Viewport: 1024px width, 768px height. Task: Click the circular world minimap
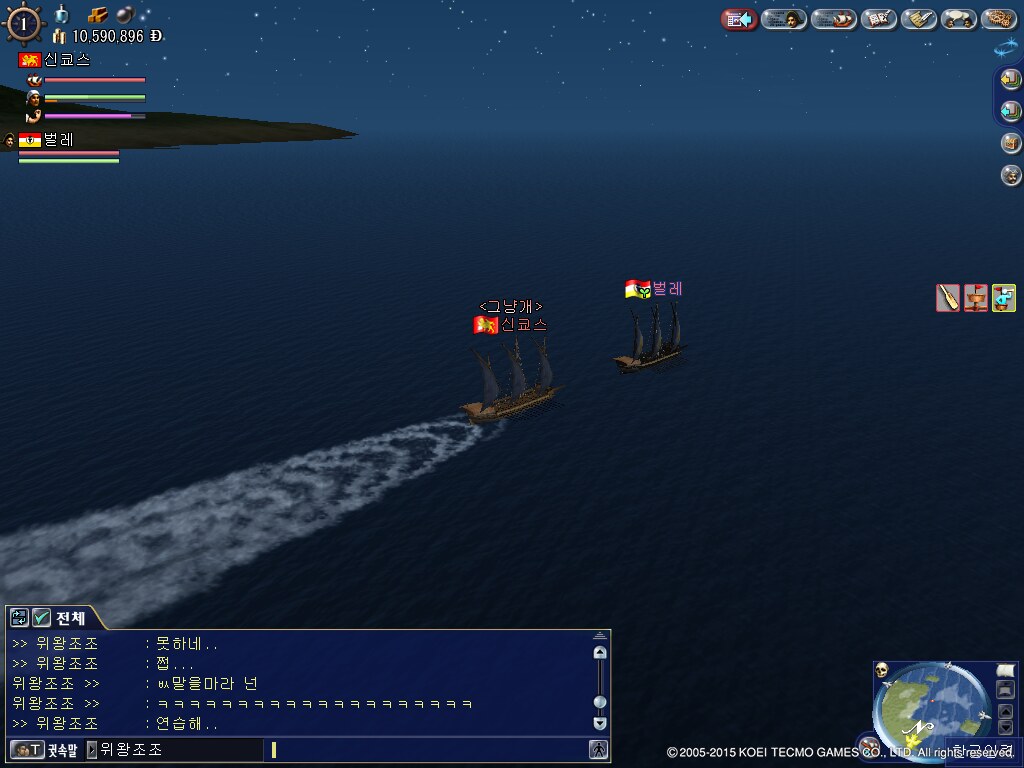931,710
